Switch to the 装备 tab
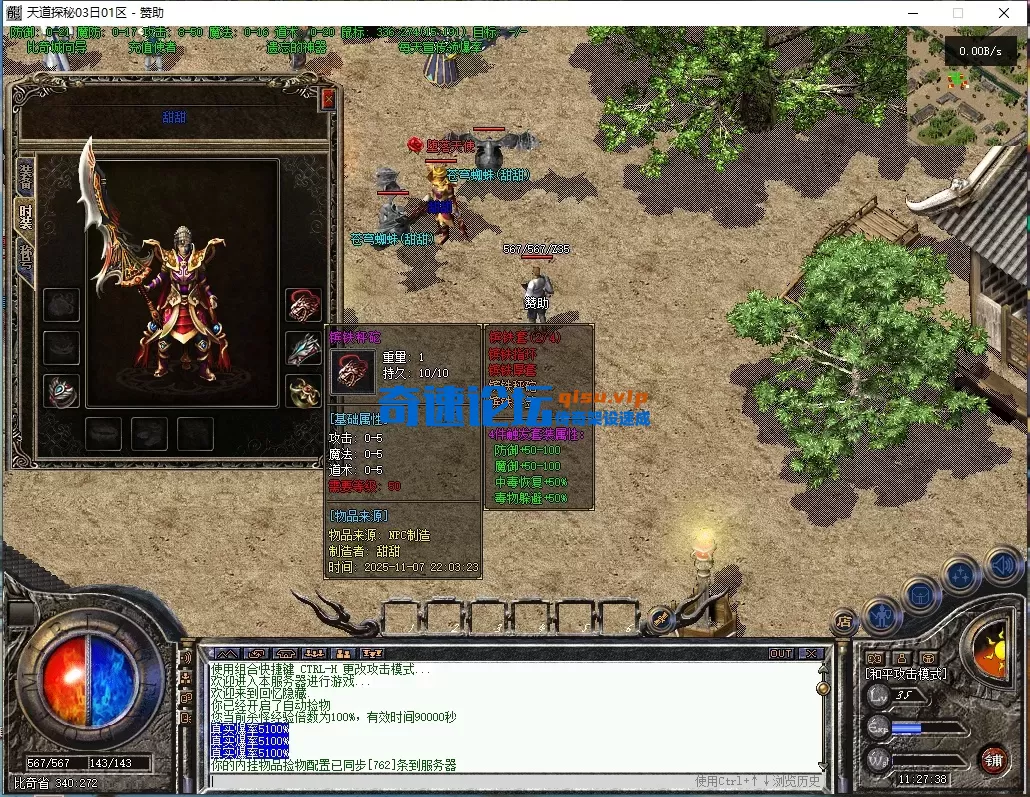 [25, 176]
